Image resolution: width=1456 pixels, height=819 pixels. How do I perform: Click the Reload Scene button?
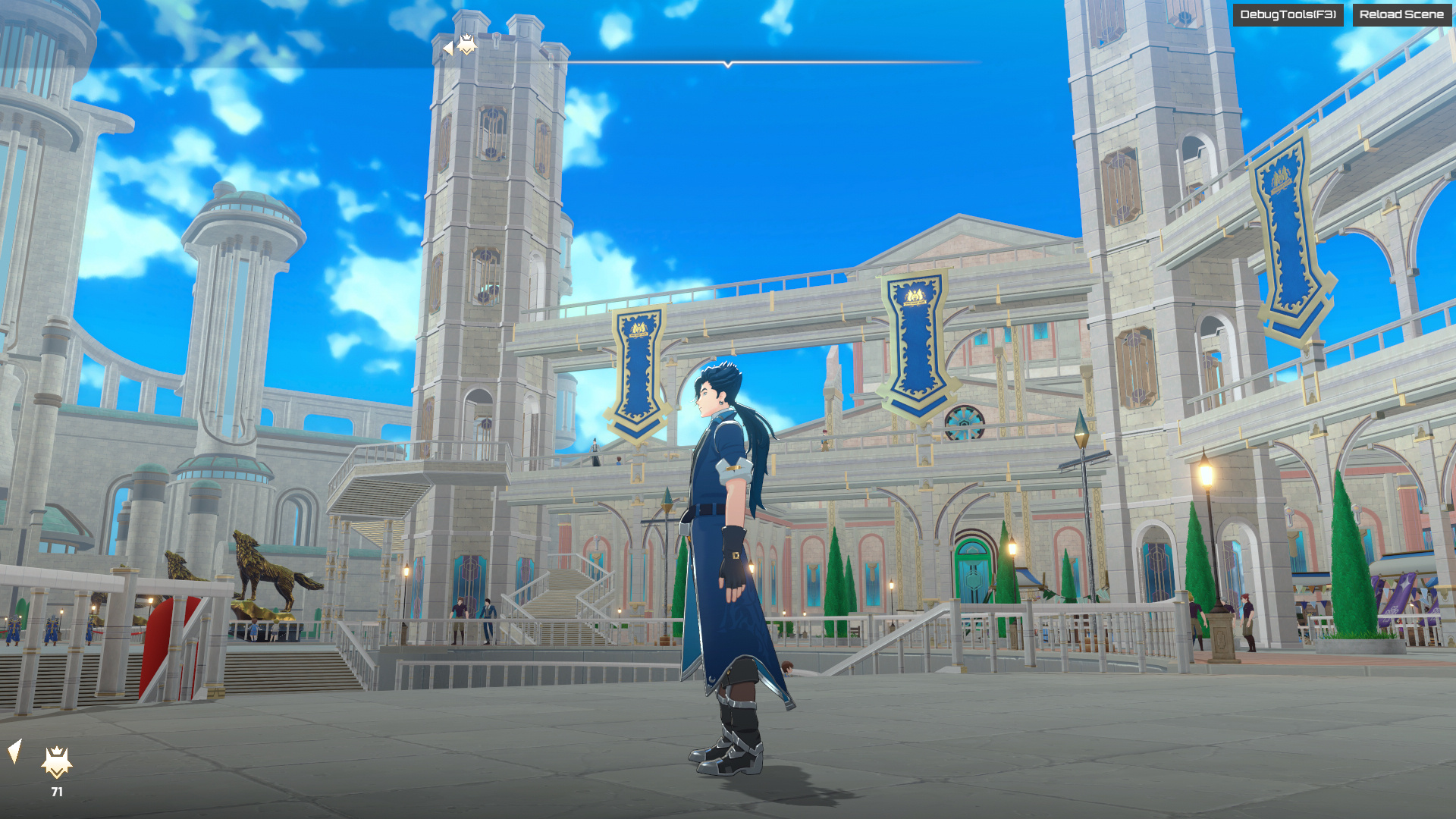1401,14
